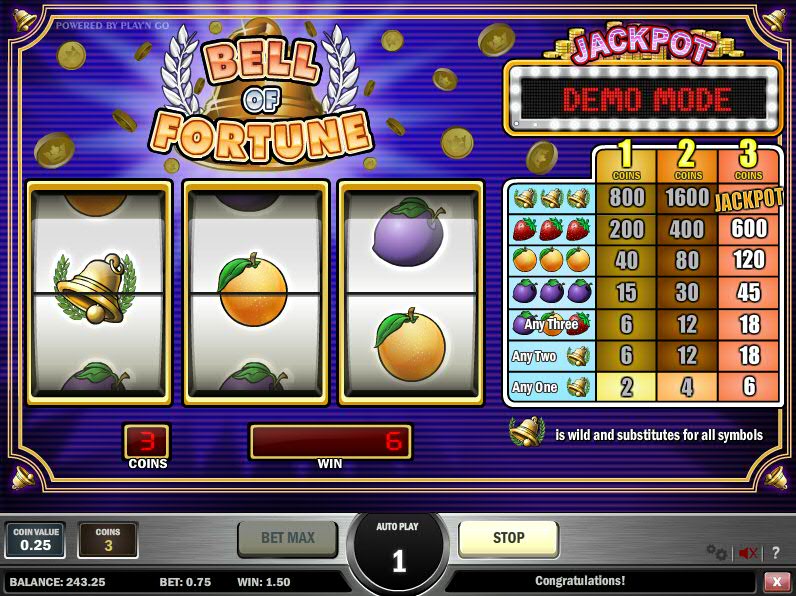The image size is (796, 596).
Task: Change the Coins bet amount box
Action: [108, 539]
